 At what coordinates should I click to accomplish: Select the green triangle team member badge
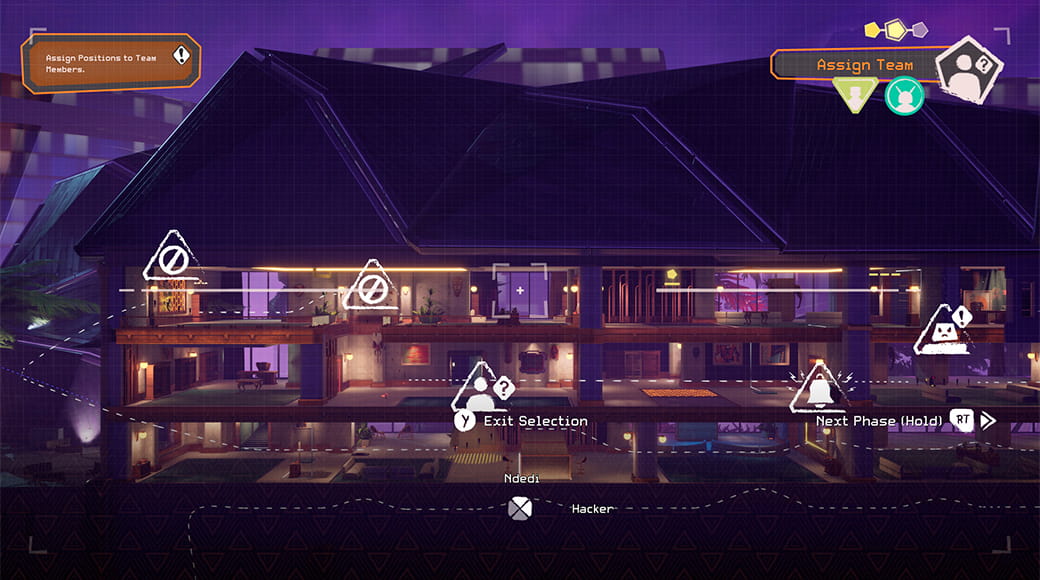855,95
